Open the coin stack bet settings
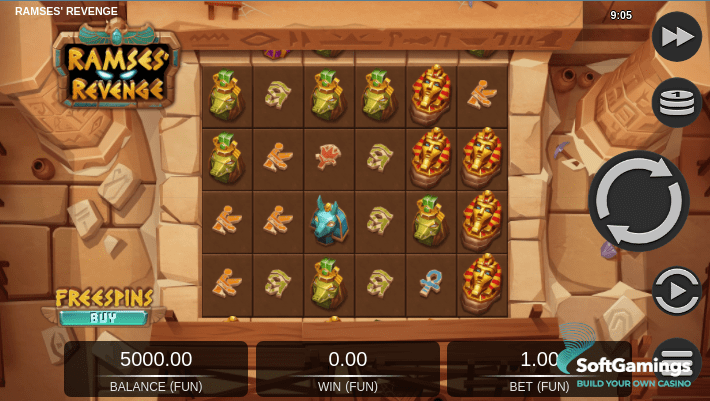Image resolution: width=710 pixels, height=401 pixels. click(677, 102)
